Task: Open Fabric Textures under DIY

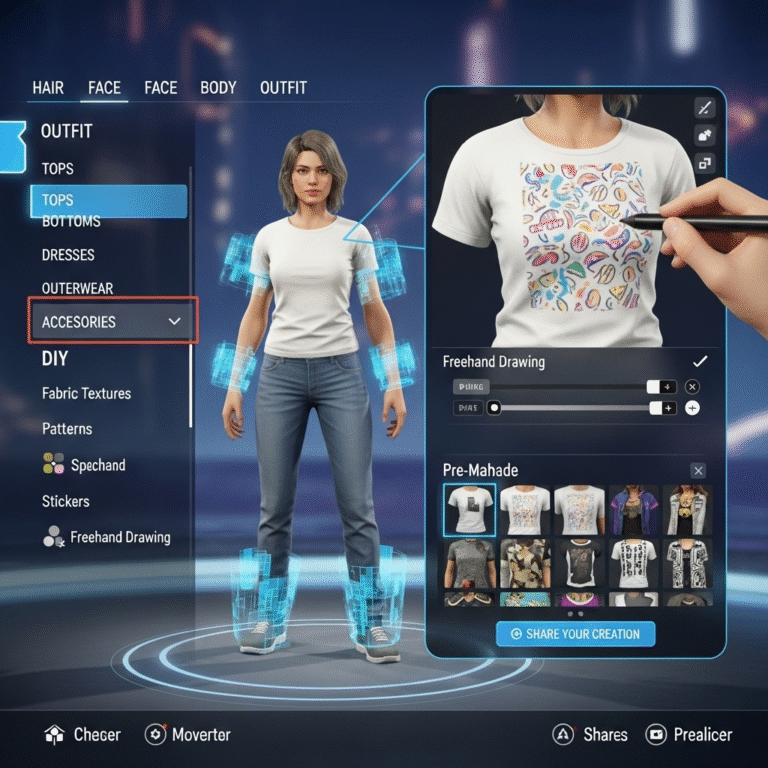Action: coord(86,393)
